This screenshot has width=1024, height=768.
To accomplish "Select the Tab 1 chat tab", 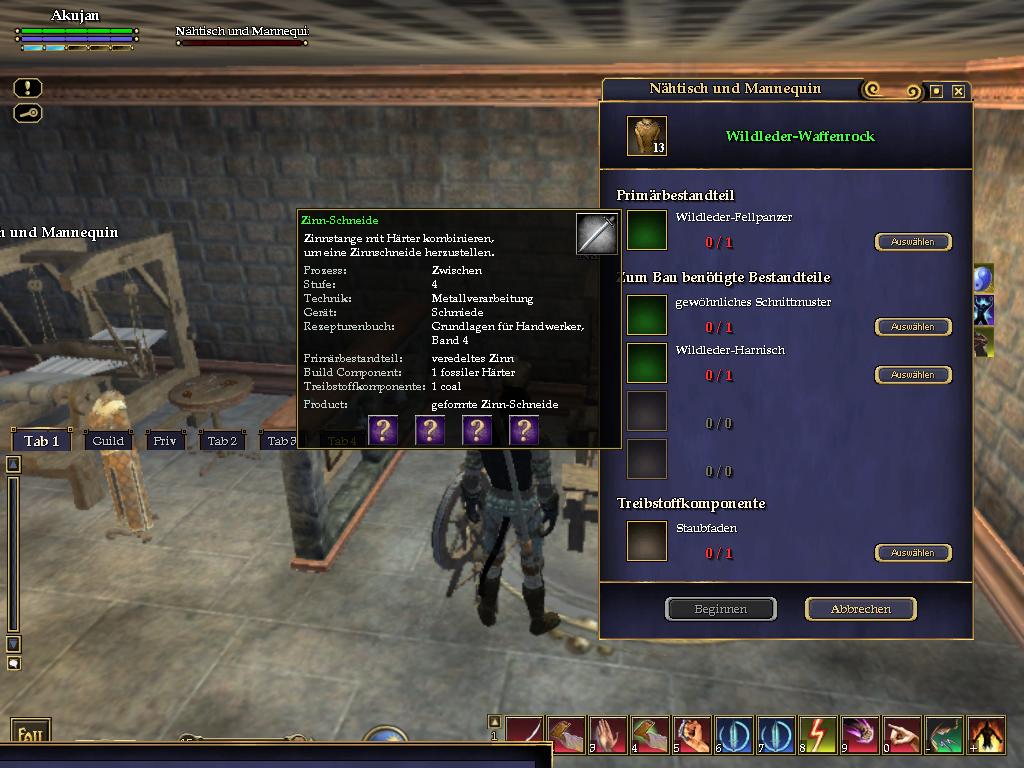I will click(x=42, y=441).
